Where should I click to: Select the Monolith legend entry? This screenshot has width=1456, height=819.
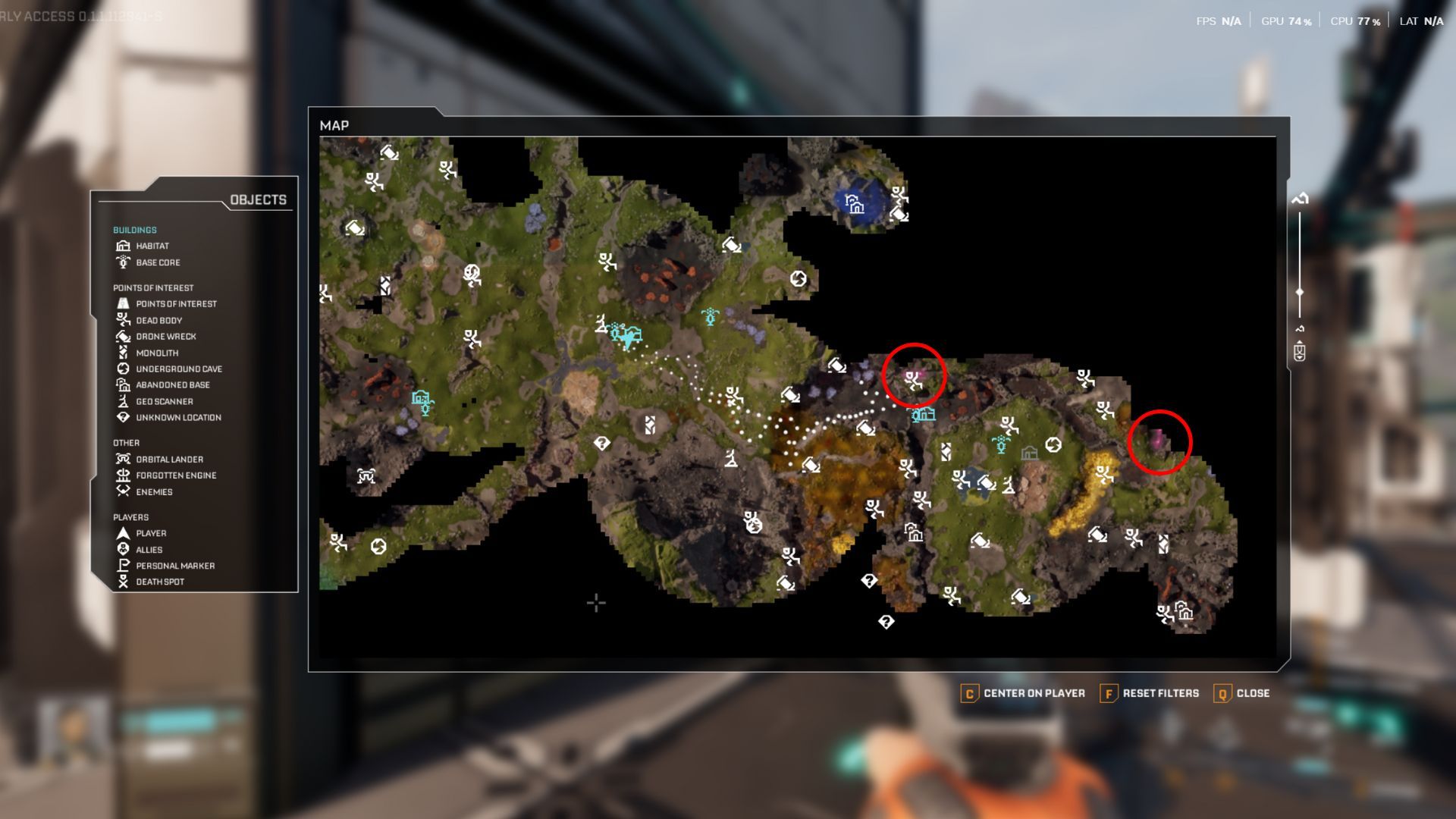156,353
